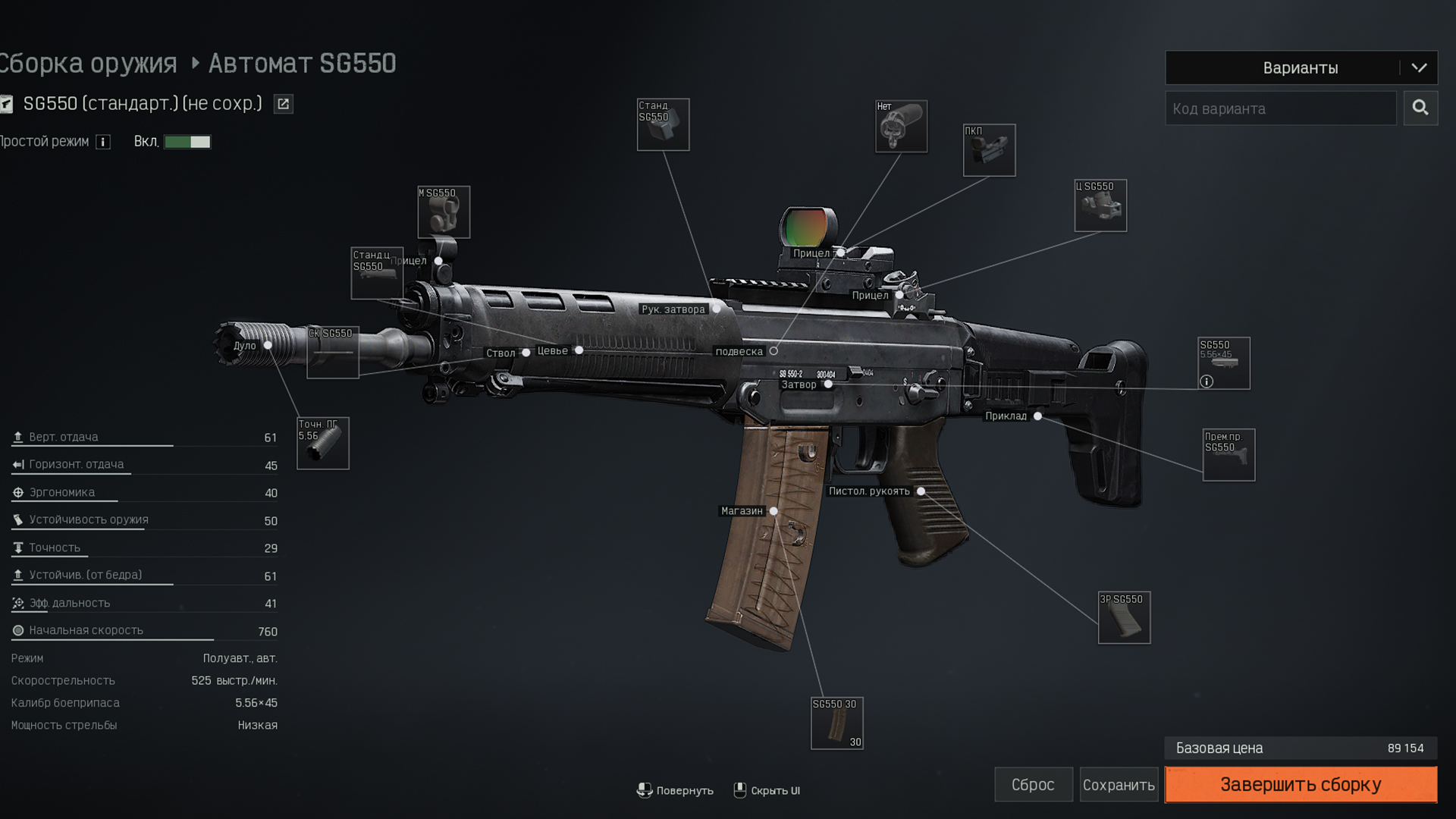This screenshot has height=819, width=1456.
Task: Reset the build with Сброс
Action: coord(1033,785)
